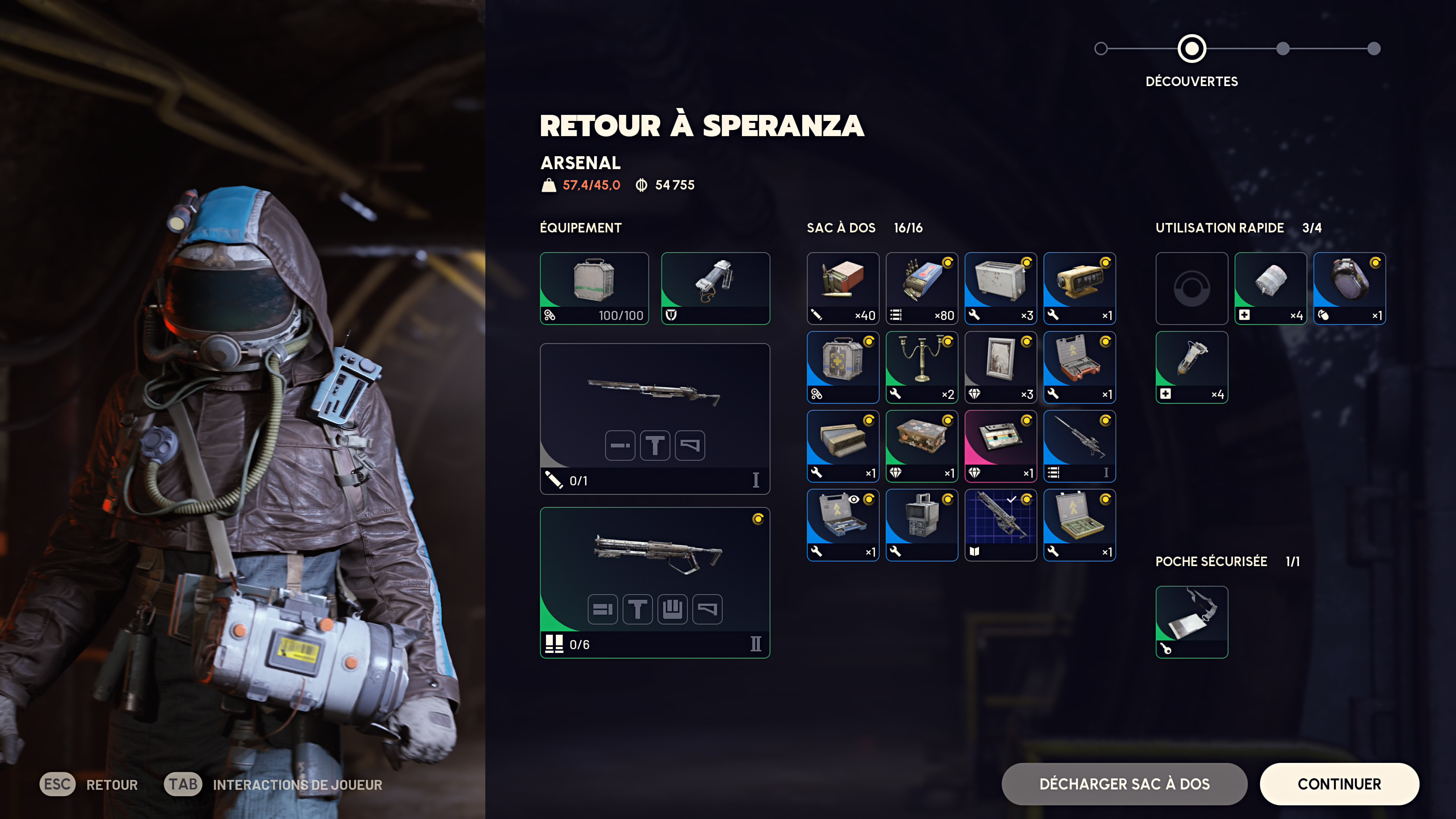Image resolution: width=1456 pixels, height=819 pixels.
Task: Select the toaster item in backpack
Action: pyautogui.click(x=1001, y=288)
